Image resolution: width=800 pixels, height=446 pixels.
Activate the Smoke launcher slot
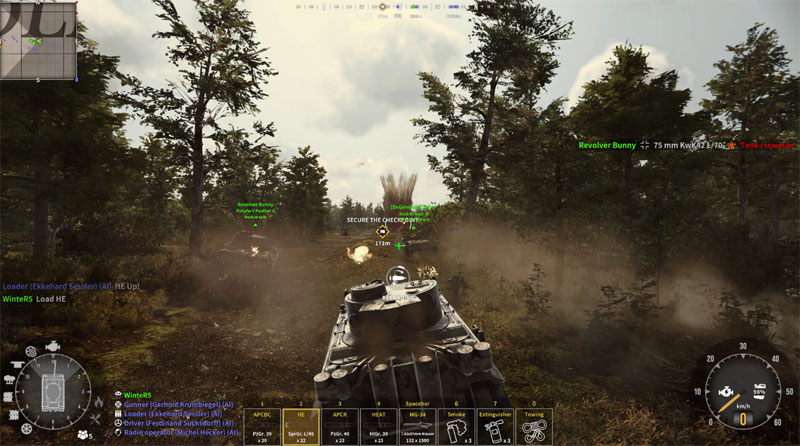click(x=456, y=425)
